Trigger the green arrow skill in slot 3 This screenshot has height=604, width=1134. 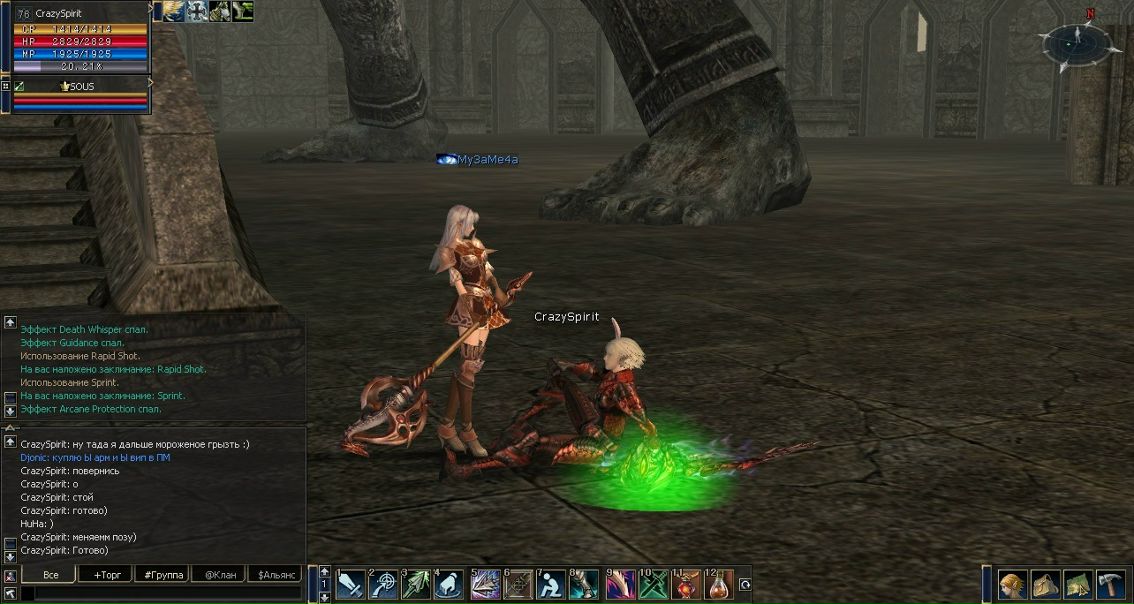pyautogui.click(x=417, y=584)
